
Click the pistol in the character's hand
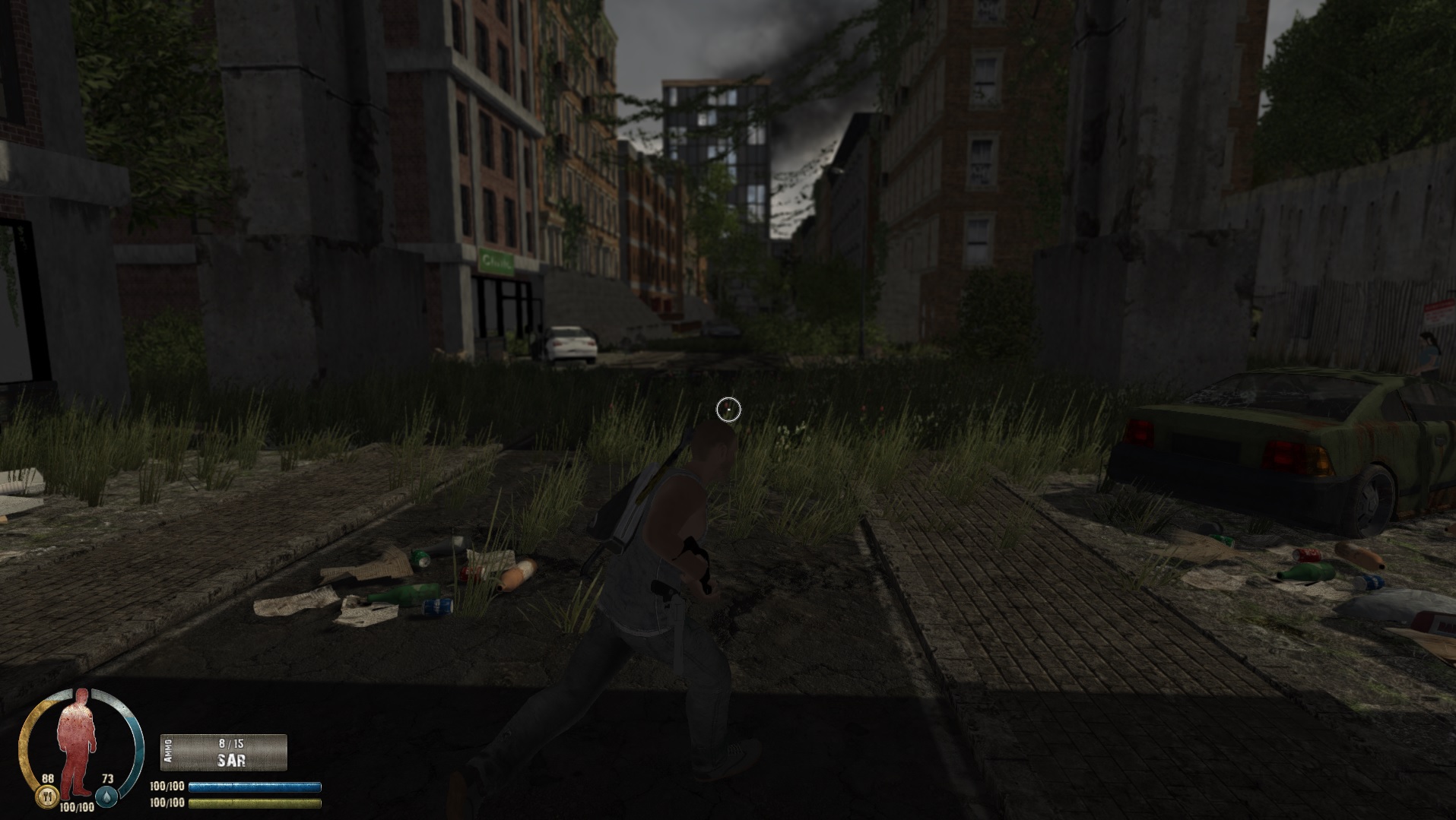[x=699, y=566]
